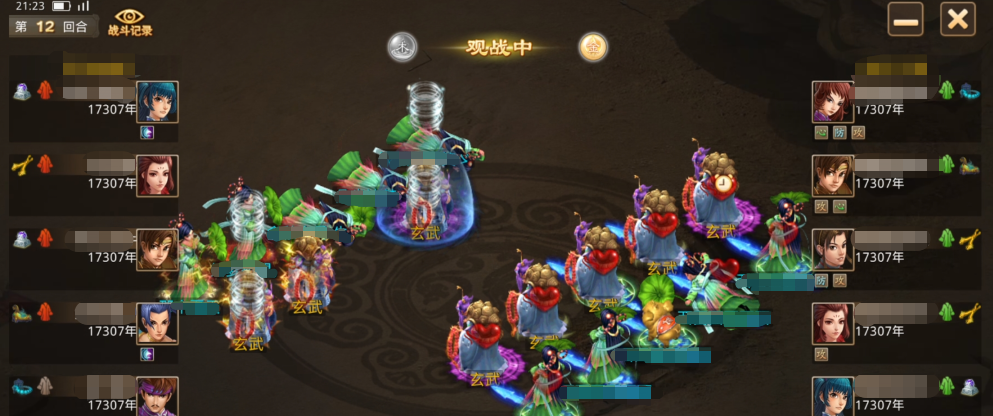Minimize the spectating battle view
This screenshot has height=416, width=993.
click(906, 19)
